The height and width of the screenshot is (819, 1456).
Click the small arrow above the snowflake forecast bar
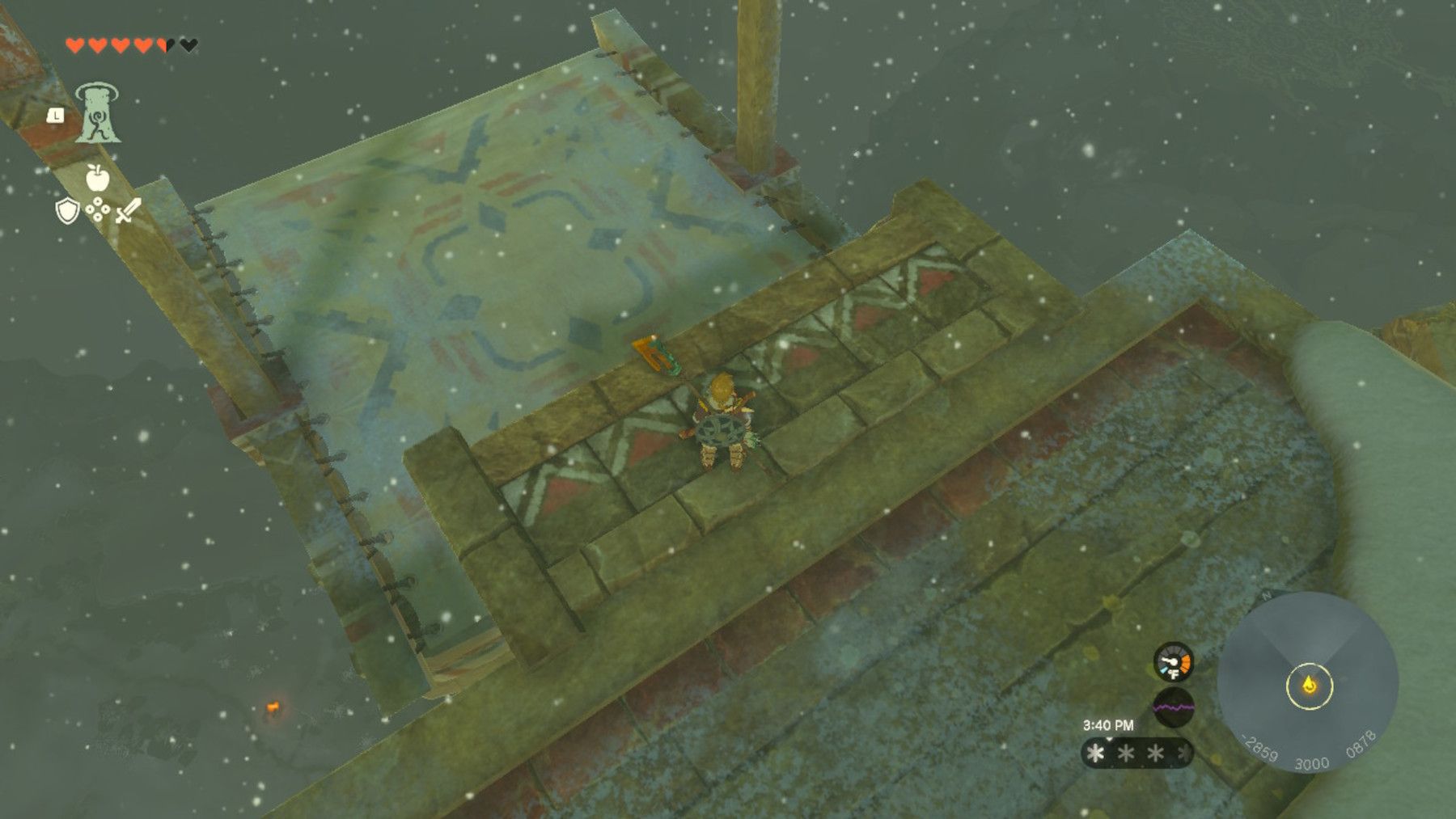point(1108,739)
